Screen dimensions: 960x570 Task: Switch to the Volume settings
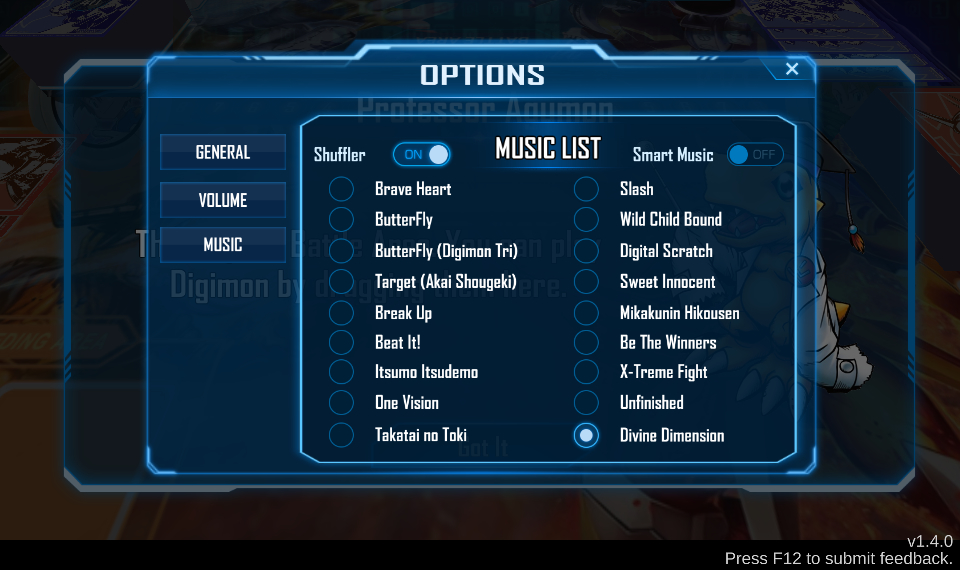click(223, 200)
